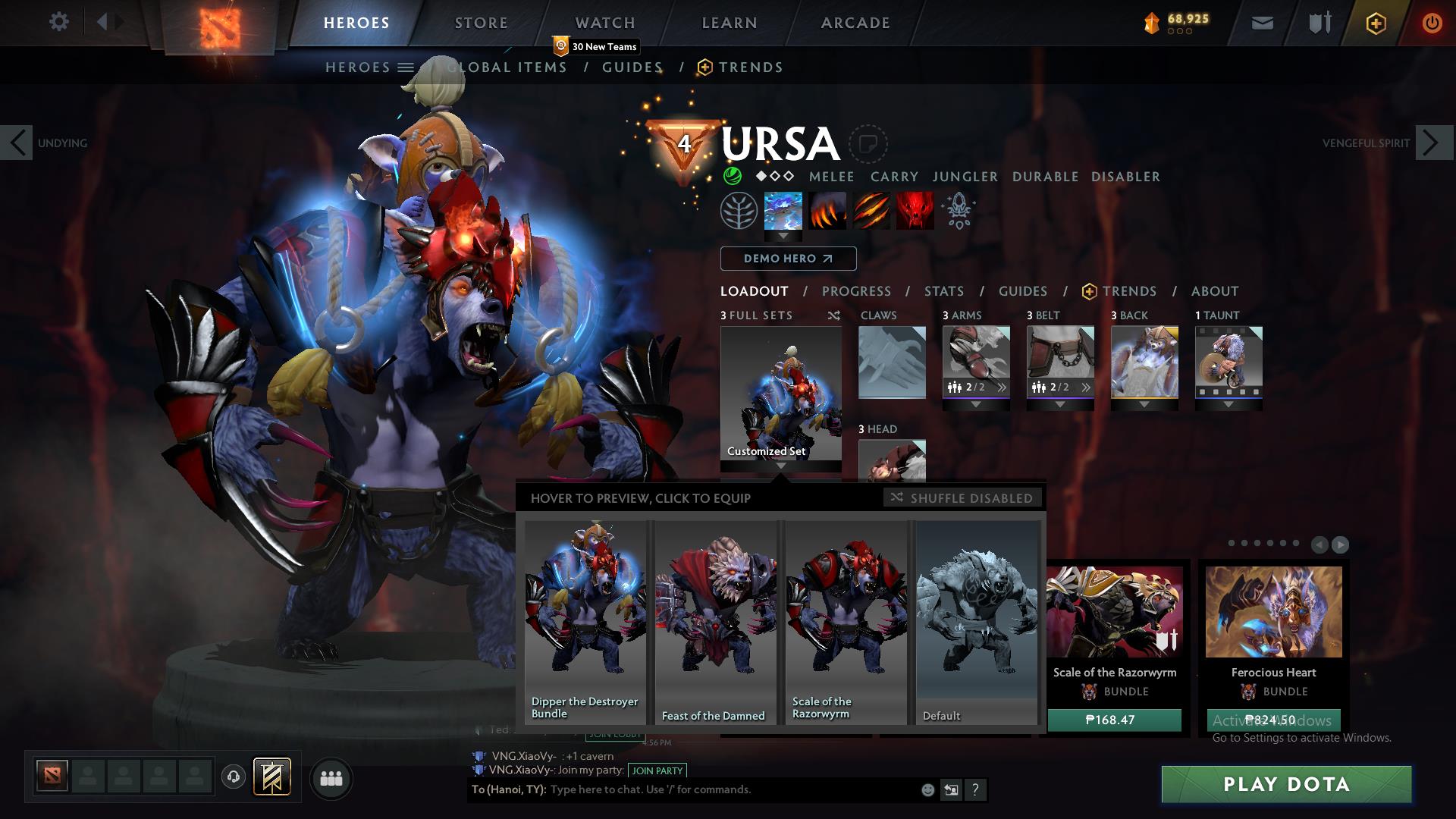Image resolution: width=1456 pixels, height=819 pixels.
Task: Click the friends list icon
Action: coord(331,778)
